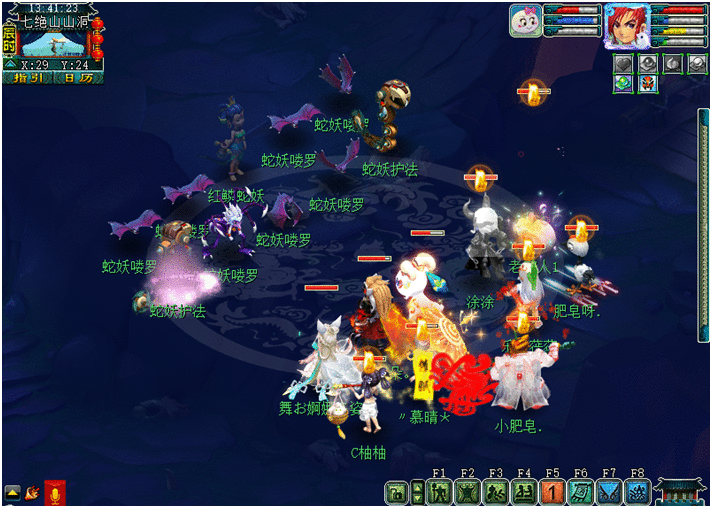Viewport: 712px width, 506px height.
Task: Select the white pet portrait with pink bow
Action: tap(525, 21)
